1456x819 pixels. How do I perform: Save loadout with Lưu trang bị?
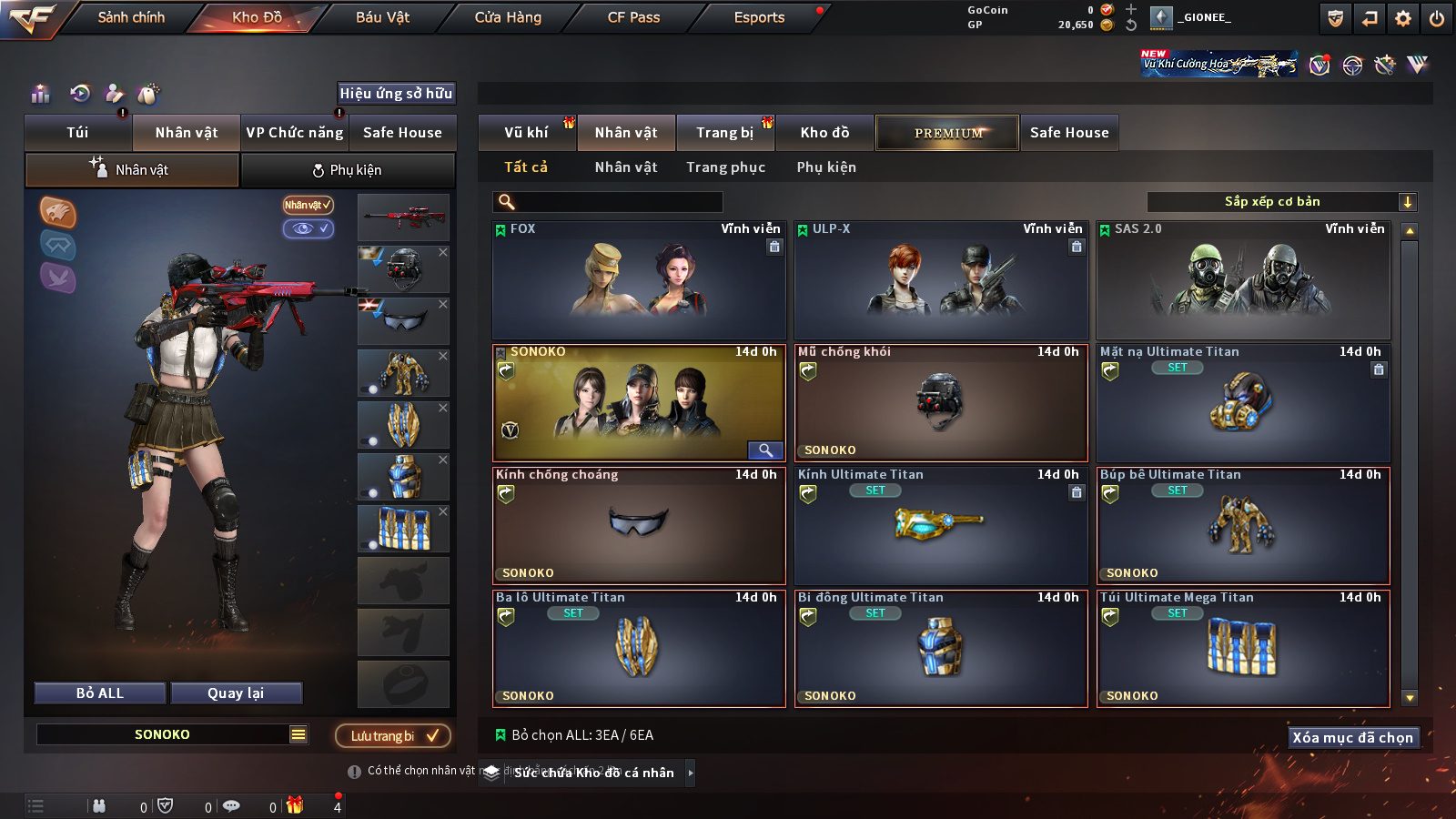point(393,735)
